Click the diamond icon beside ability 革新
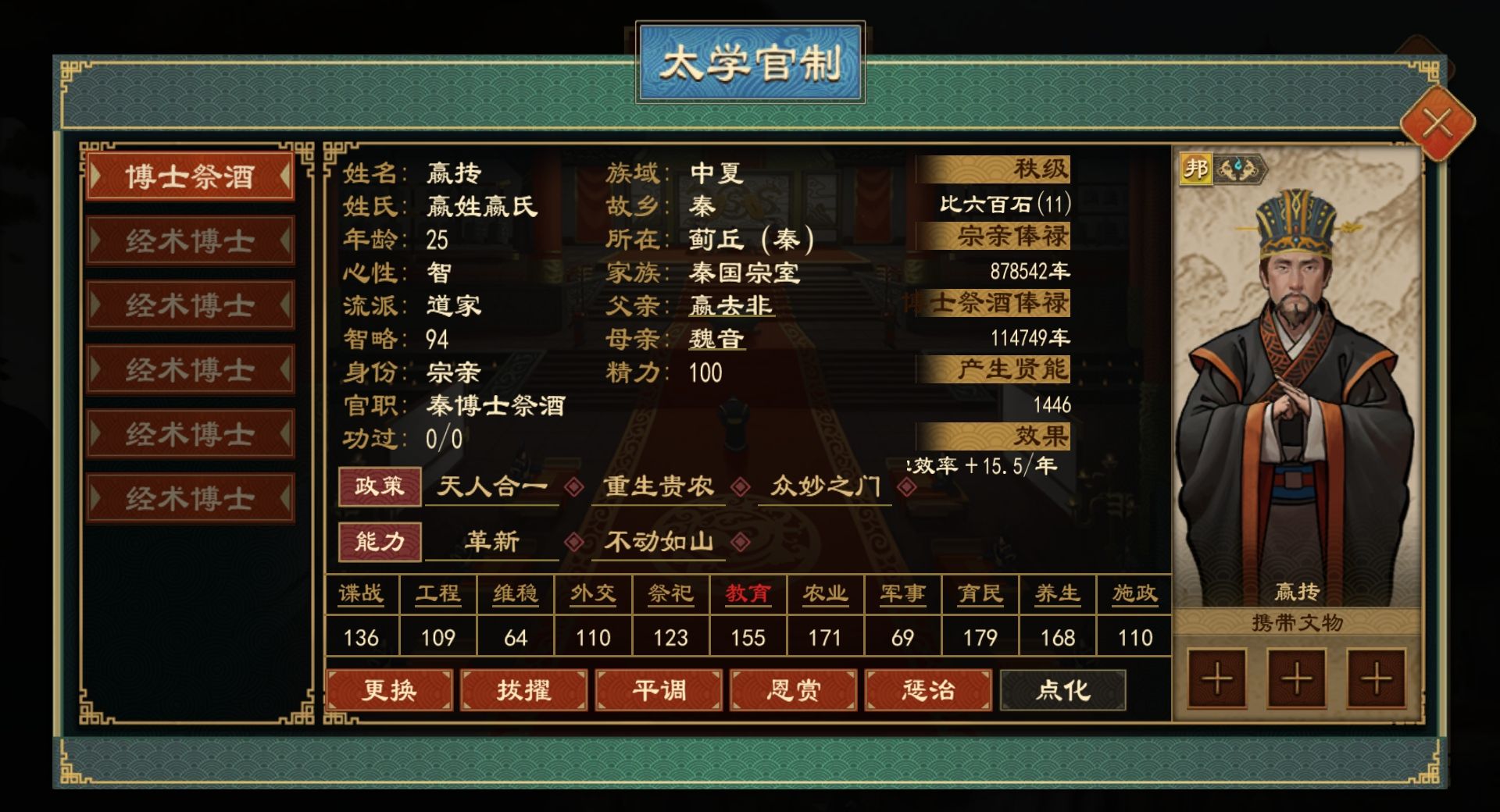This screenshot has height=812, width=1500. [576, 542]
